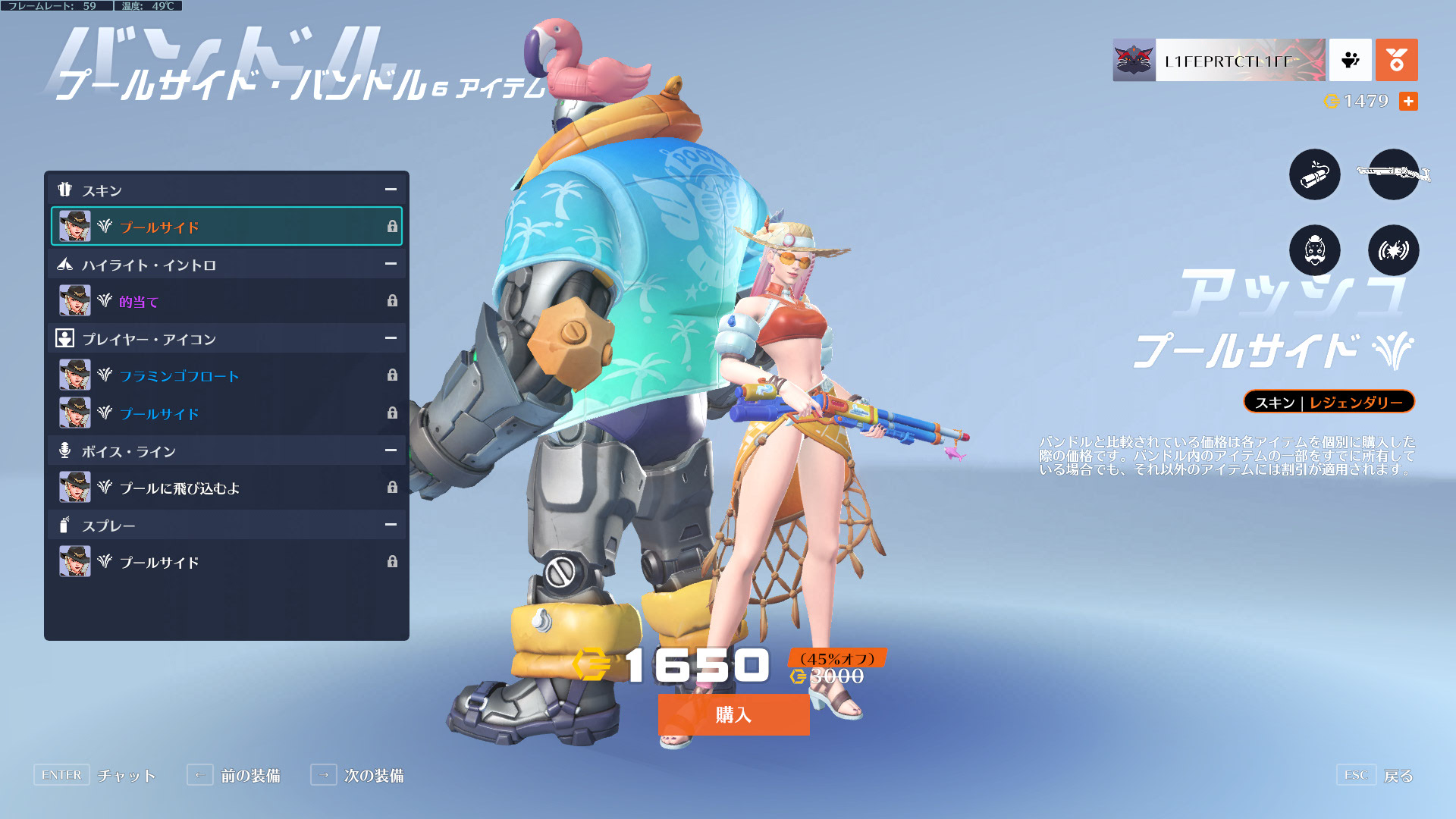
Task: Collapse the プレイヤー・アイコン section
Action: click(391, 338)
